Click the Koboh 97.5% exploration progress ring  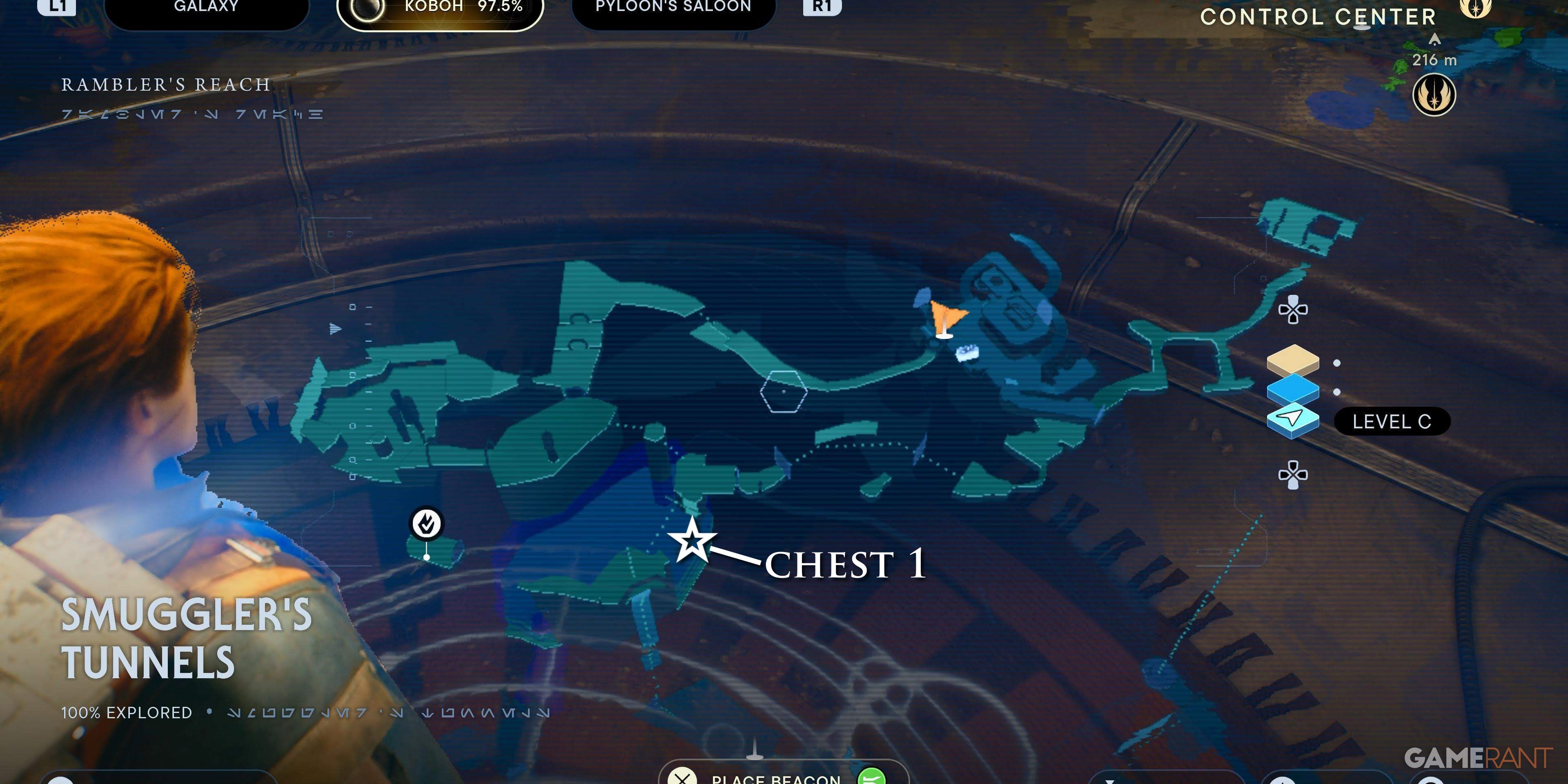coord(366,9)
